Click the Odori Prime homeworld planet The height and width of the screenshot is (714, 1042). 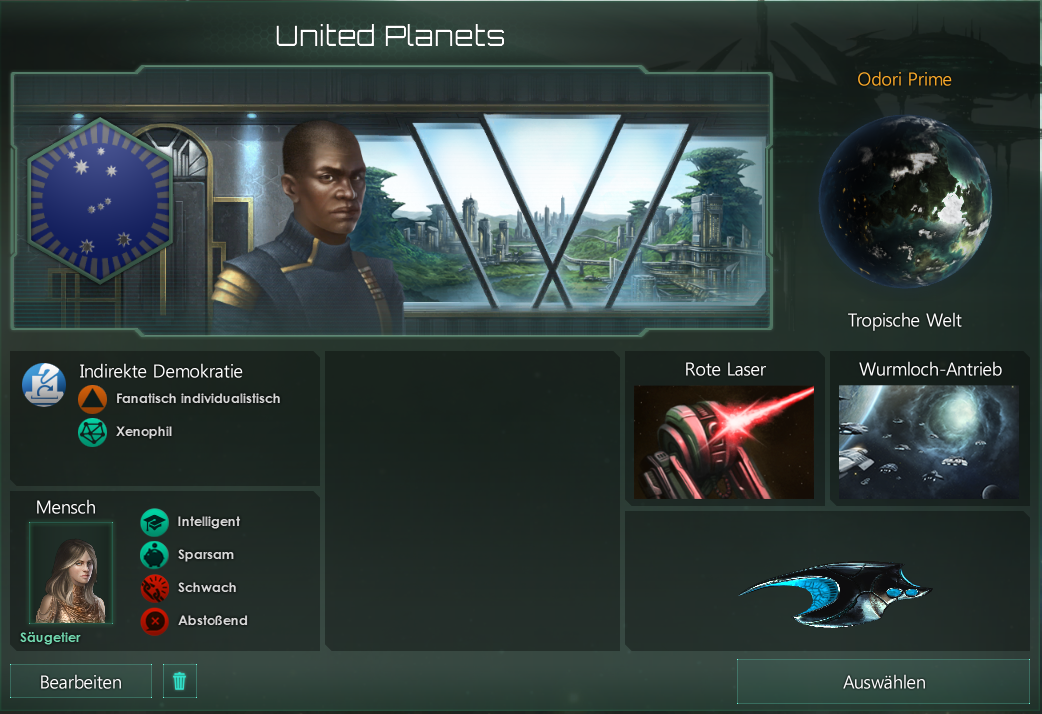pyautogui.click(x=905, y=200)
